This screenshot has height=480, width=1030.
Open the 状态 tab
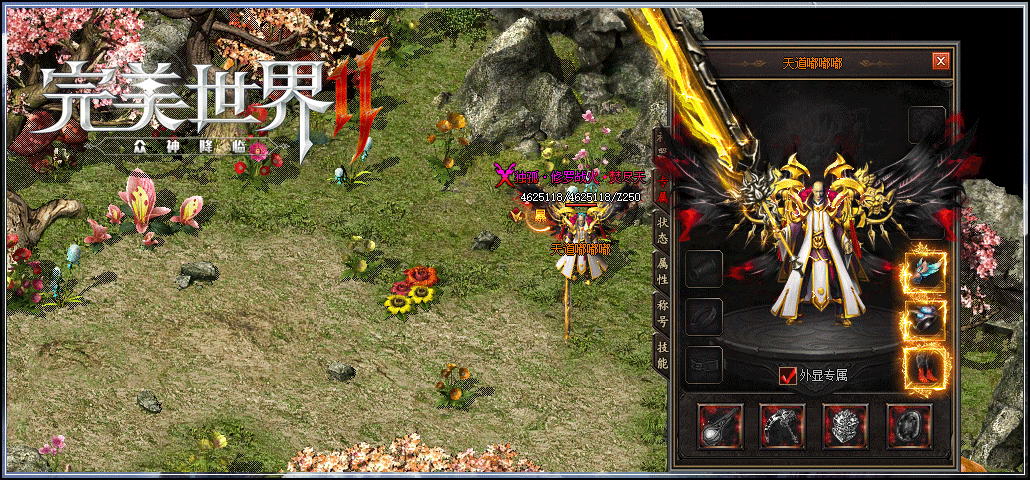coord(661,229)
